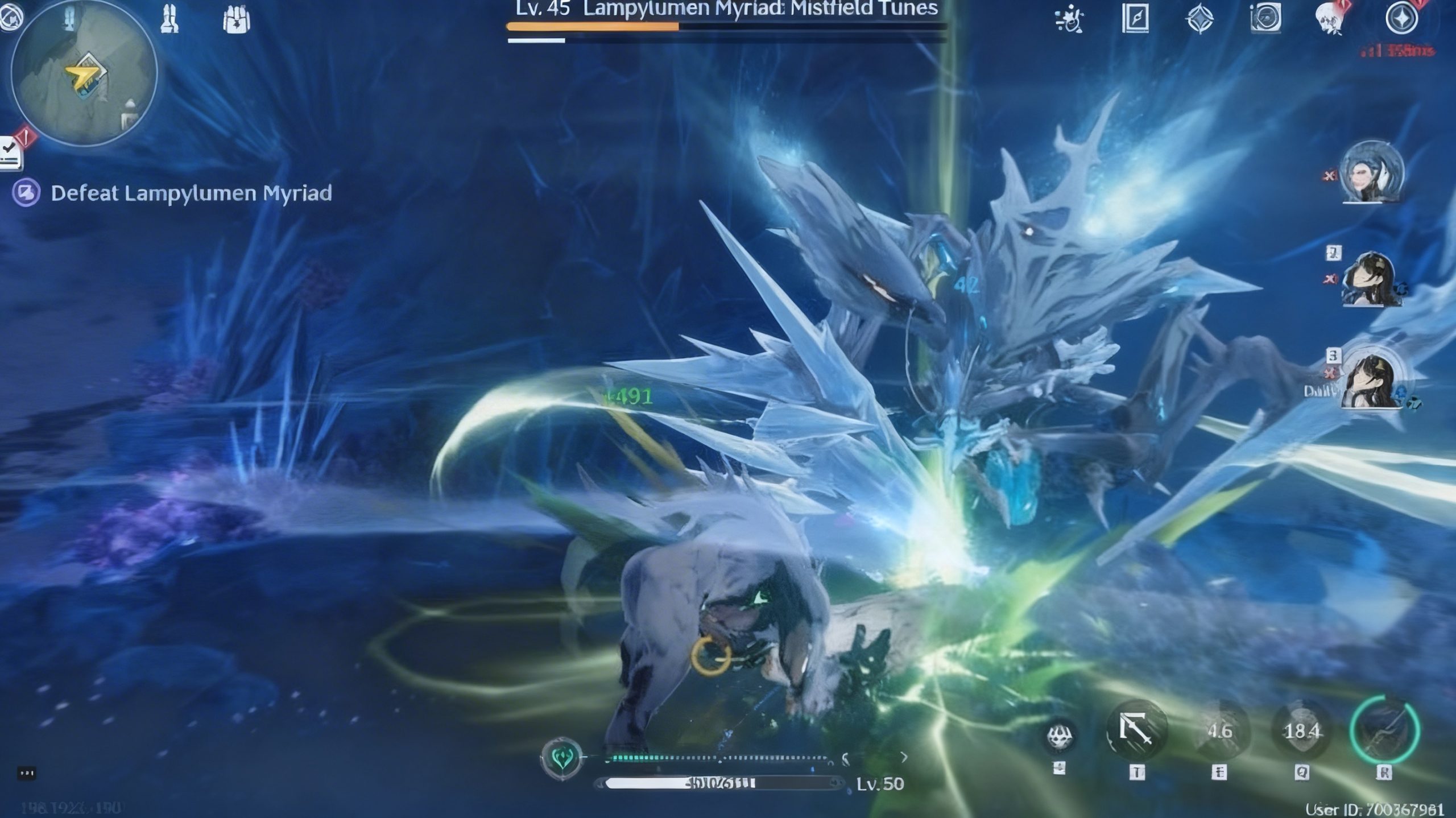Use the sword-arrow utility skill button
The height and width of the screenshot is (818, 1456).
1136,731
